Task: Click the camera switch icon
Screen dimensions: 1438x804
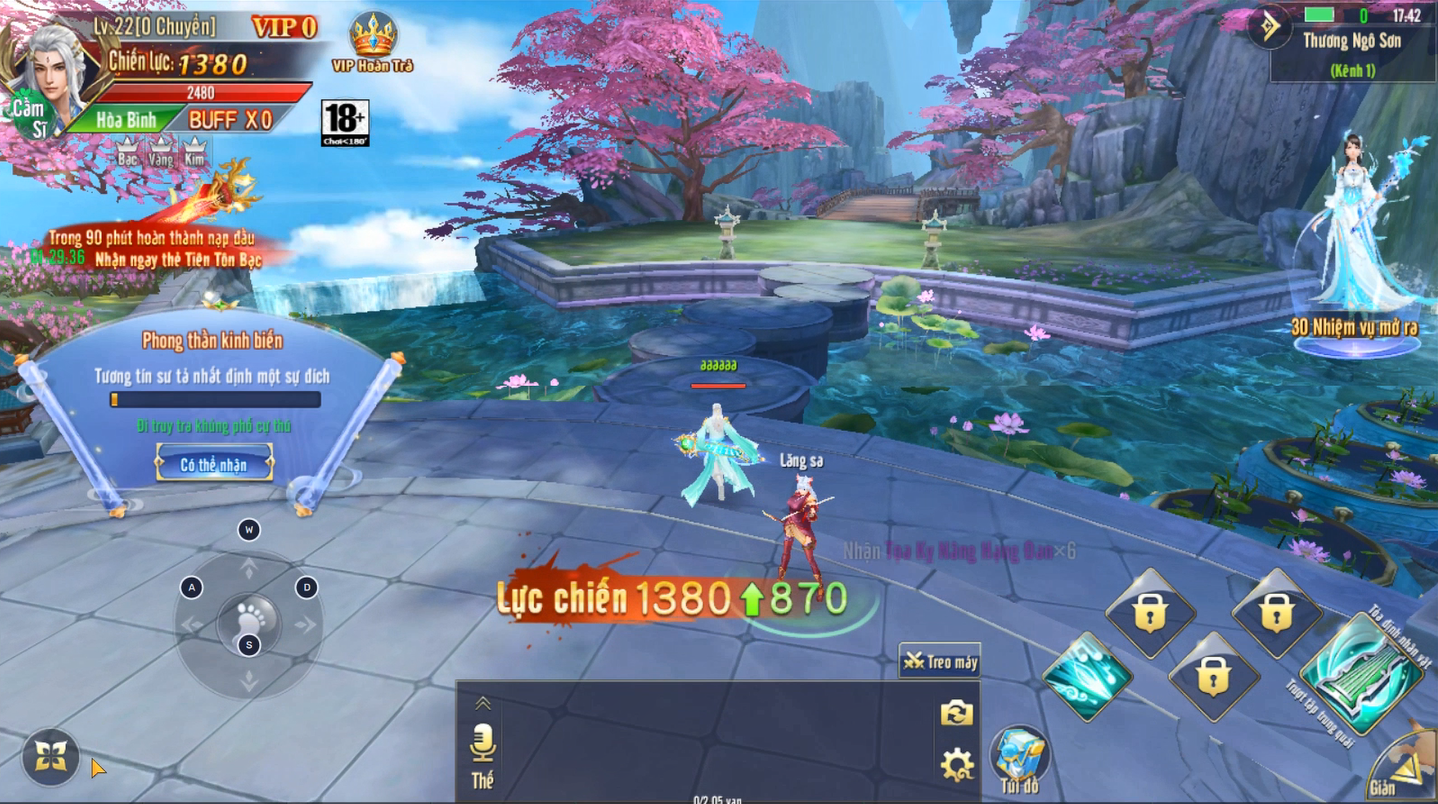Action: [x=956, y=713]
